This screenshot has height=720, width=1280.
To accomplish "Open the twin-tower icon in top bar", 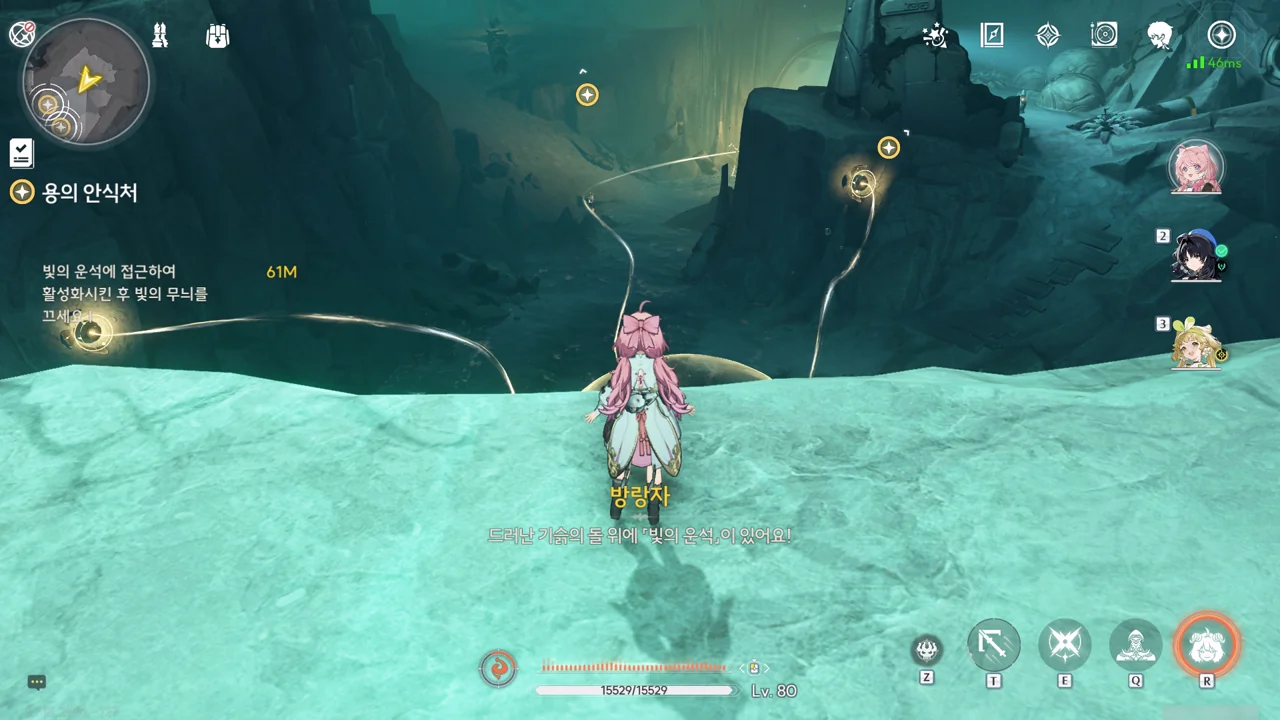I will click(x=160, y=35).
